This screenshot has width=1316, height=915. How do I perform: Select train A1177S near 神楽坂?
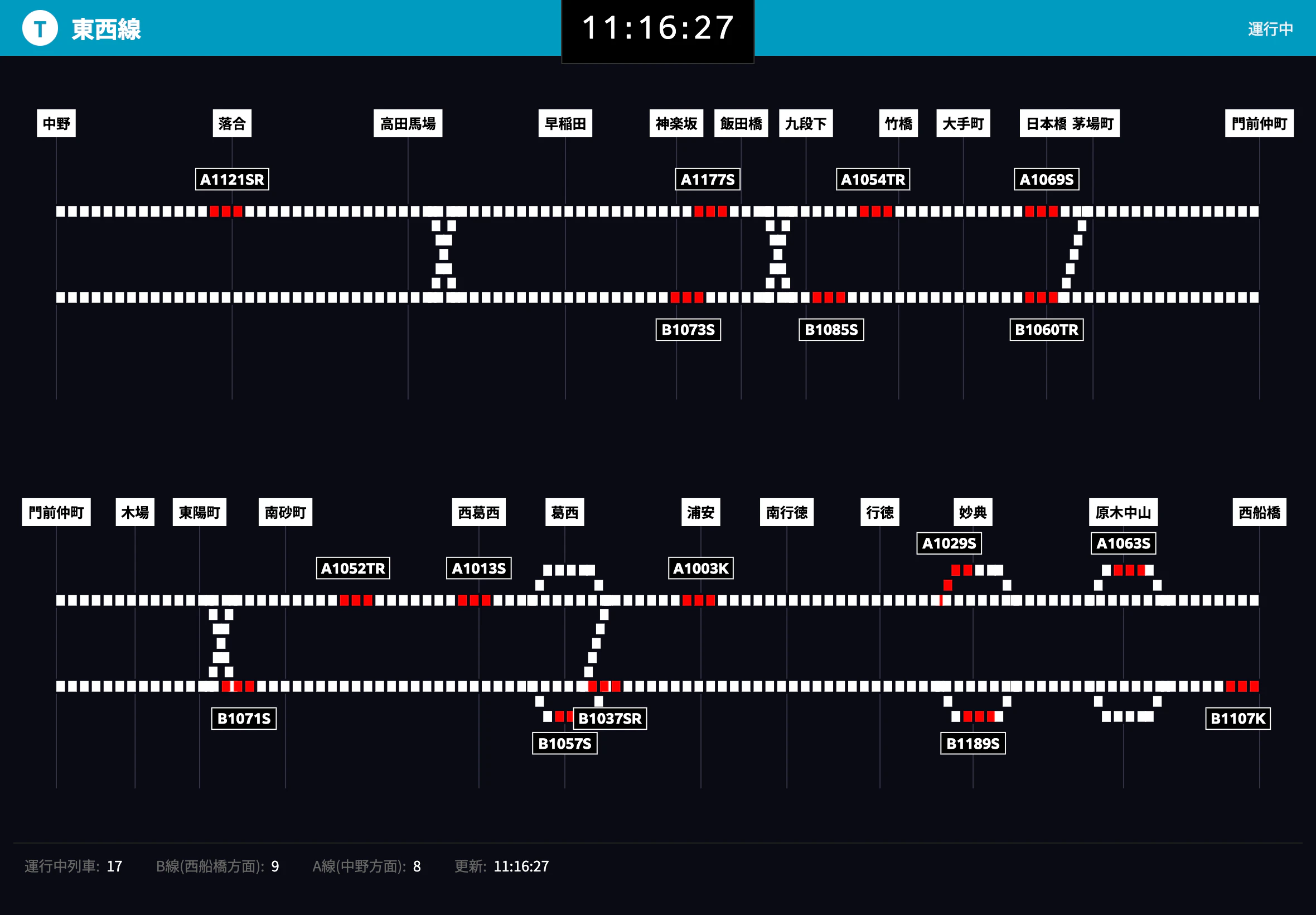[x=709, y=180]
